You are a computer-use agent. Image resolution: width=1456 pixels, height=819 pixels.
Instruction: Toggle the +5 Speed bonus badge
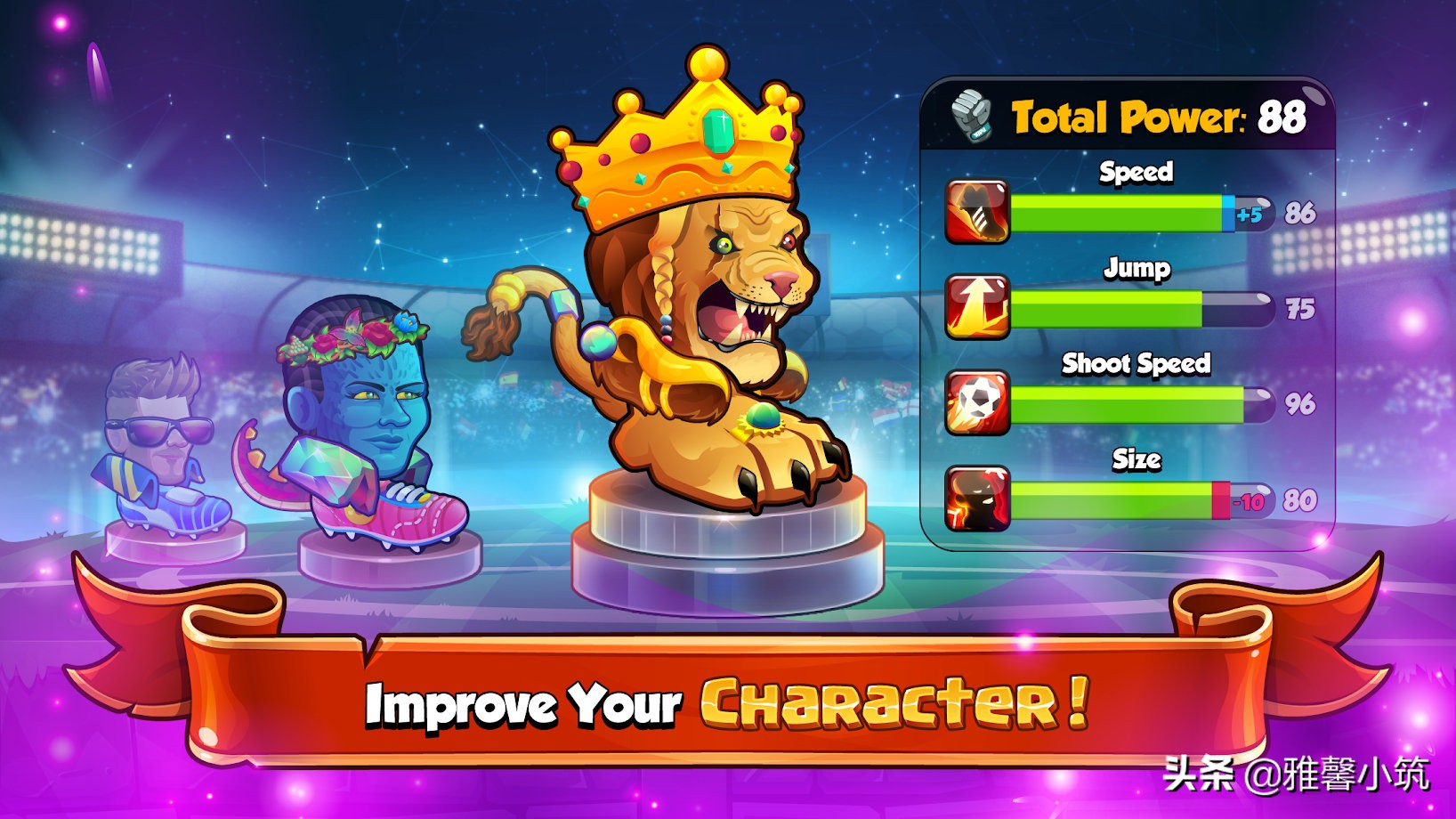pos(1250,213)
